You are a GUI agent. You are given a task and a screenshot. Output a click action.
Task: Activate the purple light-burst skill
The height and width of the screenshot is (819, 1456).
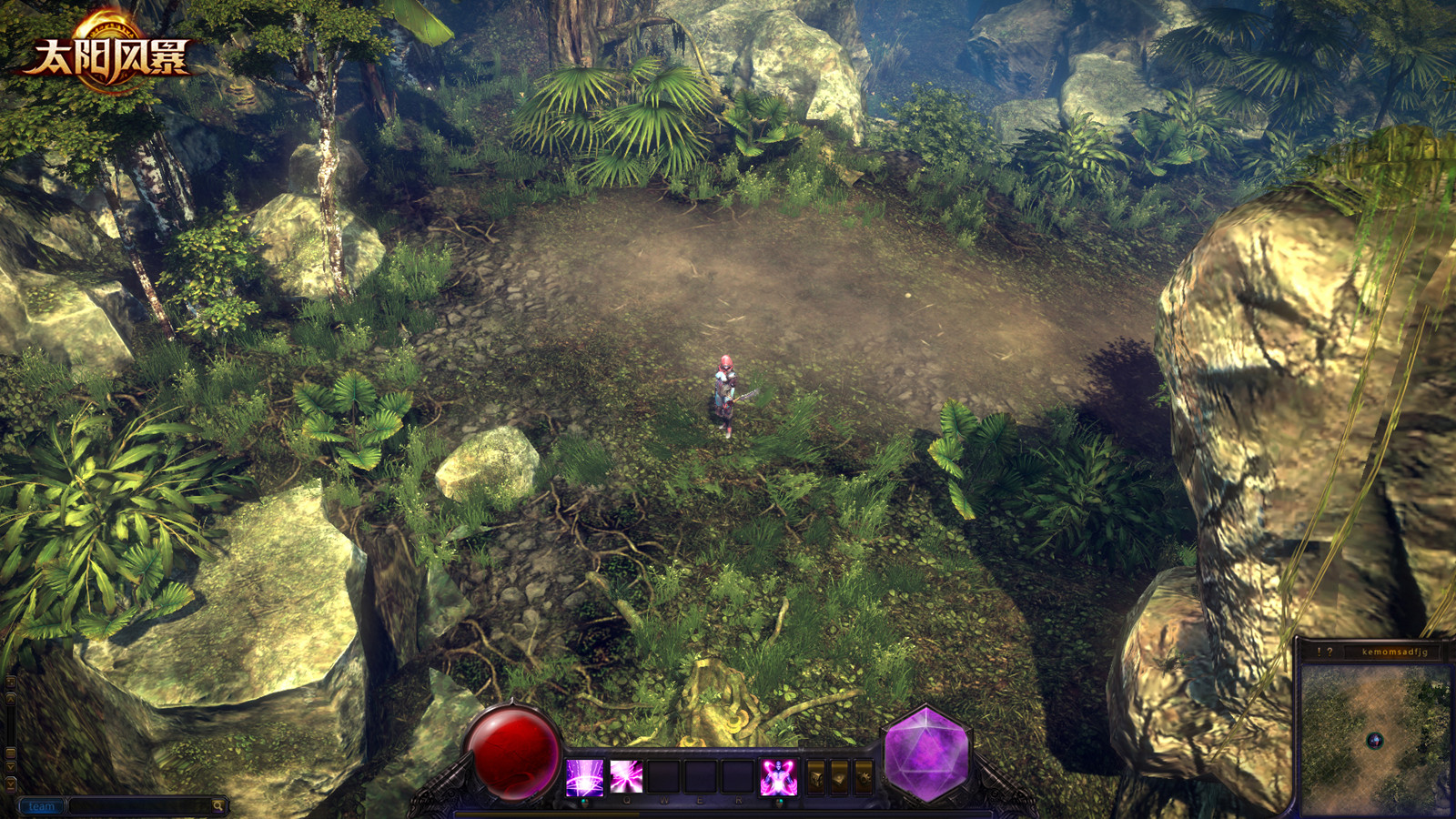(x=584, y=777)
